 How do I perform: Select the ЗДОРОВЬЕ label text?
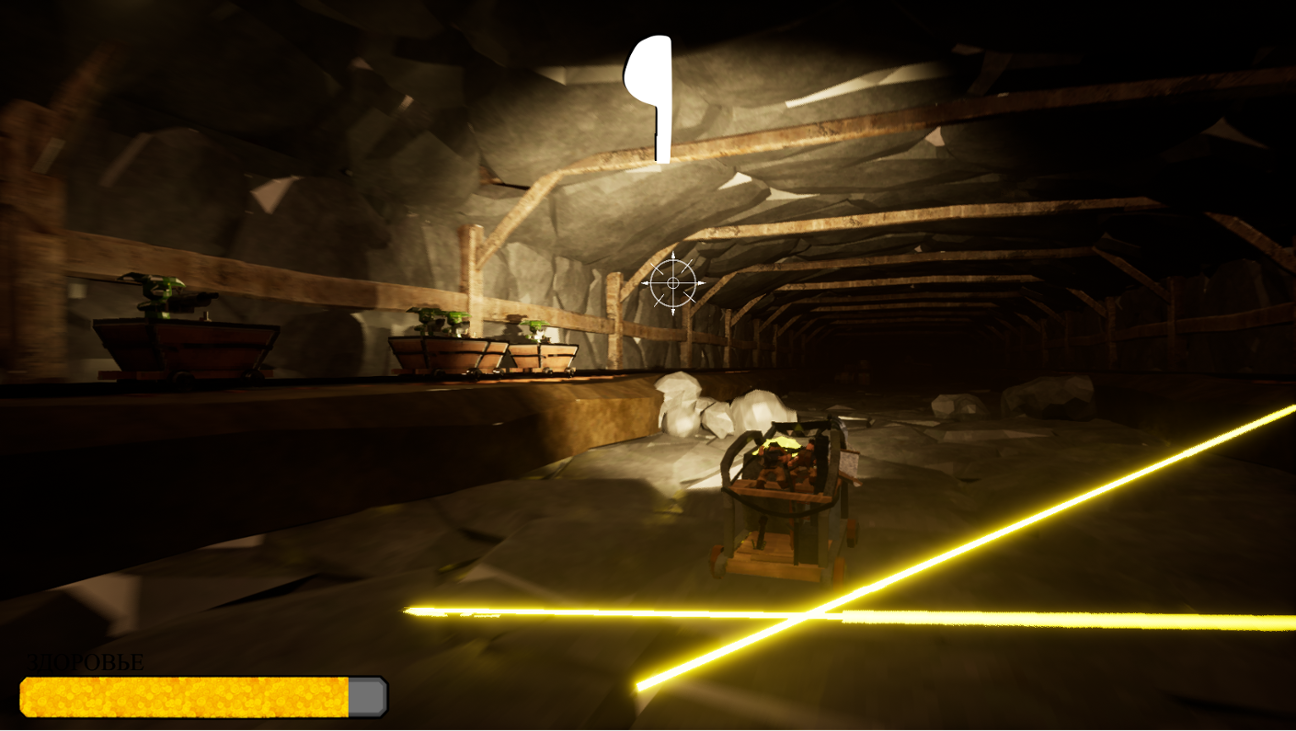[85, 660]
